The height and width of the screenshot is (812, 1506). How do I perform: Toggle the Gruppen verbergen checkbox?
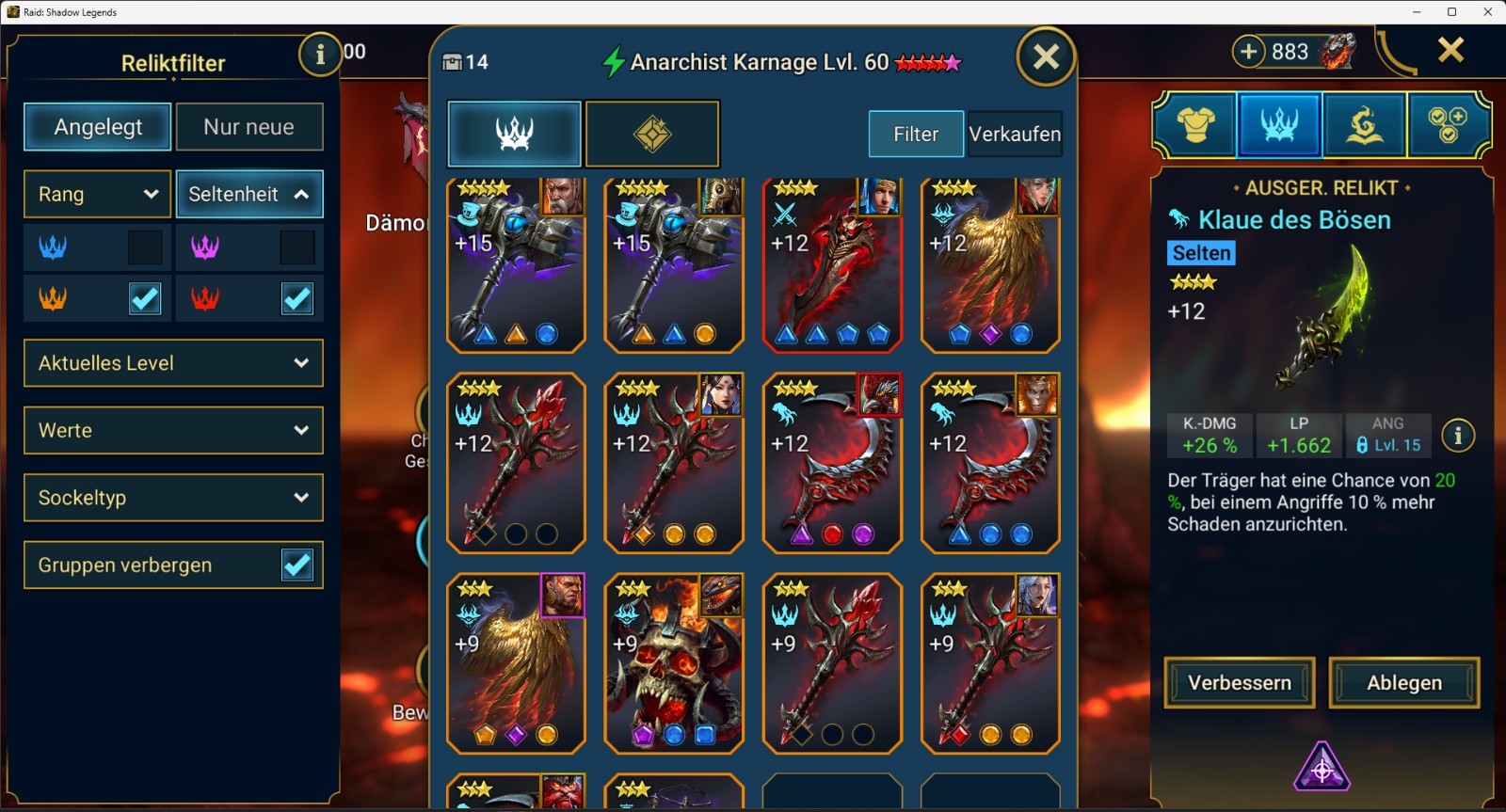297,565
